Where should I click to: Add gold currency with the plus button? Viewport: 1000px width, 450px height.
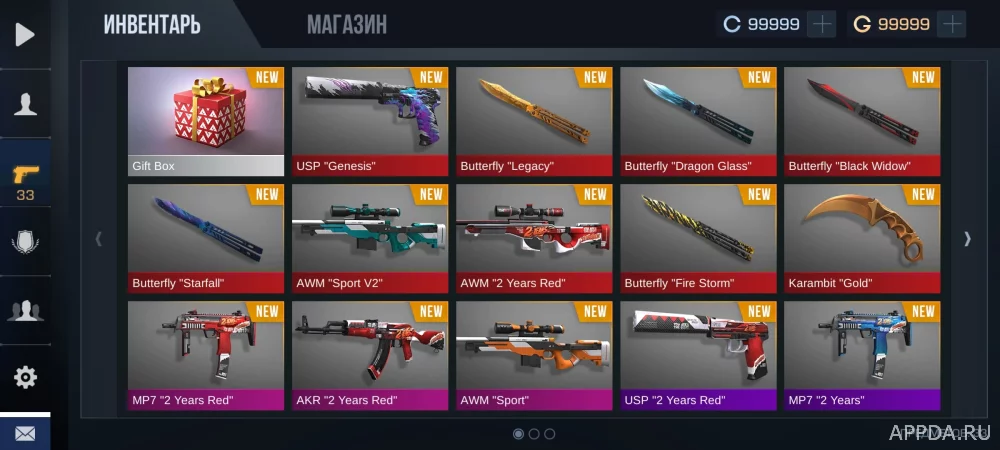coord(951,24)
